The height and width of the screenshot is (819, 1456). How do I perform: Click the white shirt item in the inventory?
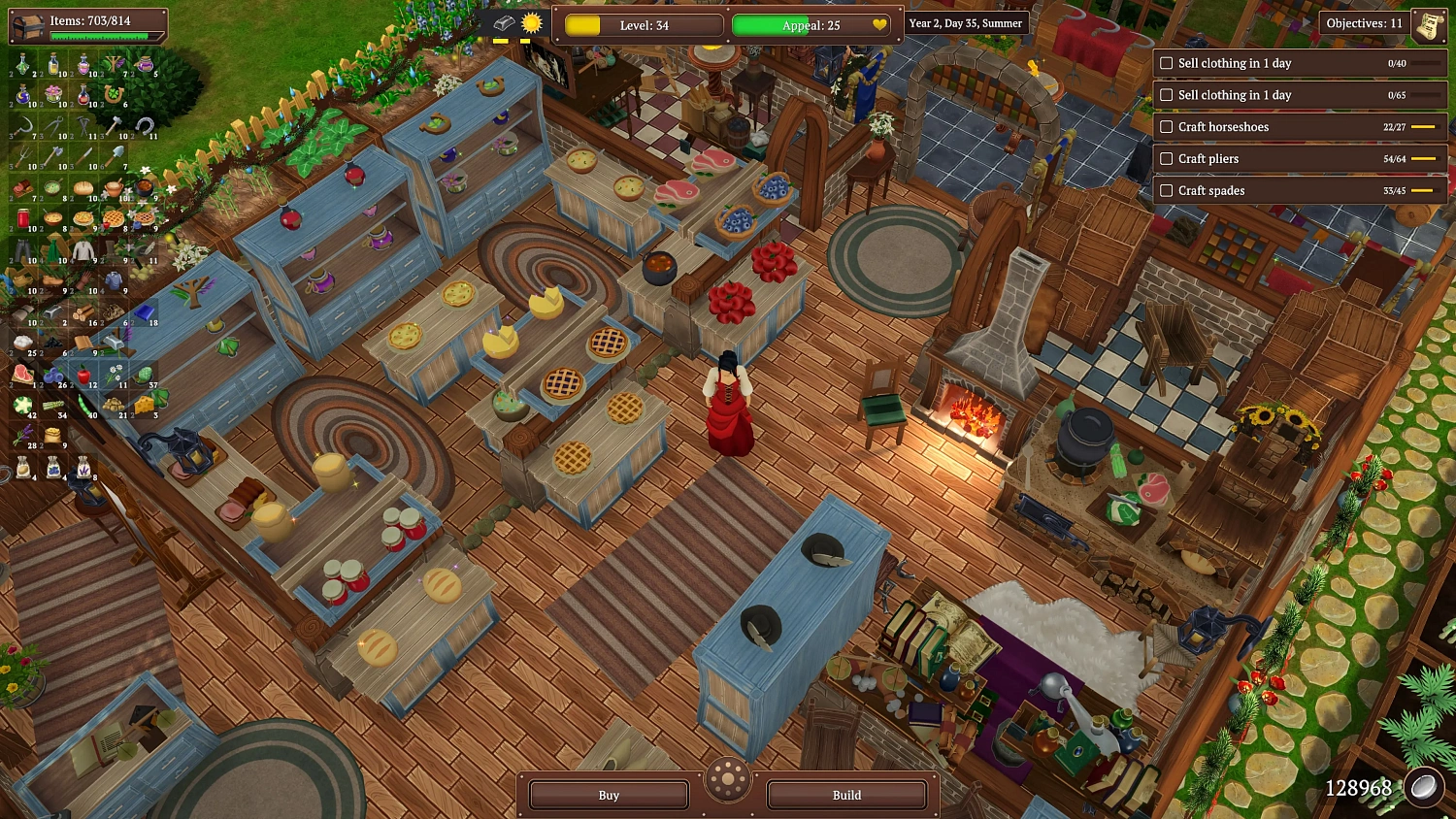[x=83, y=248]
